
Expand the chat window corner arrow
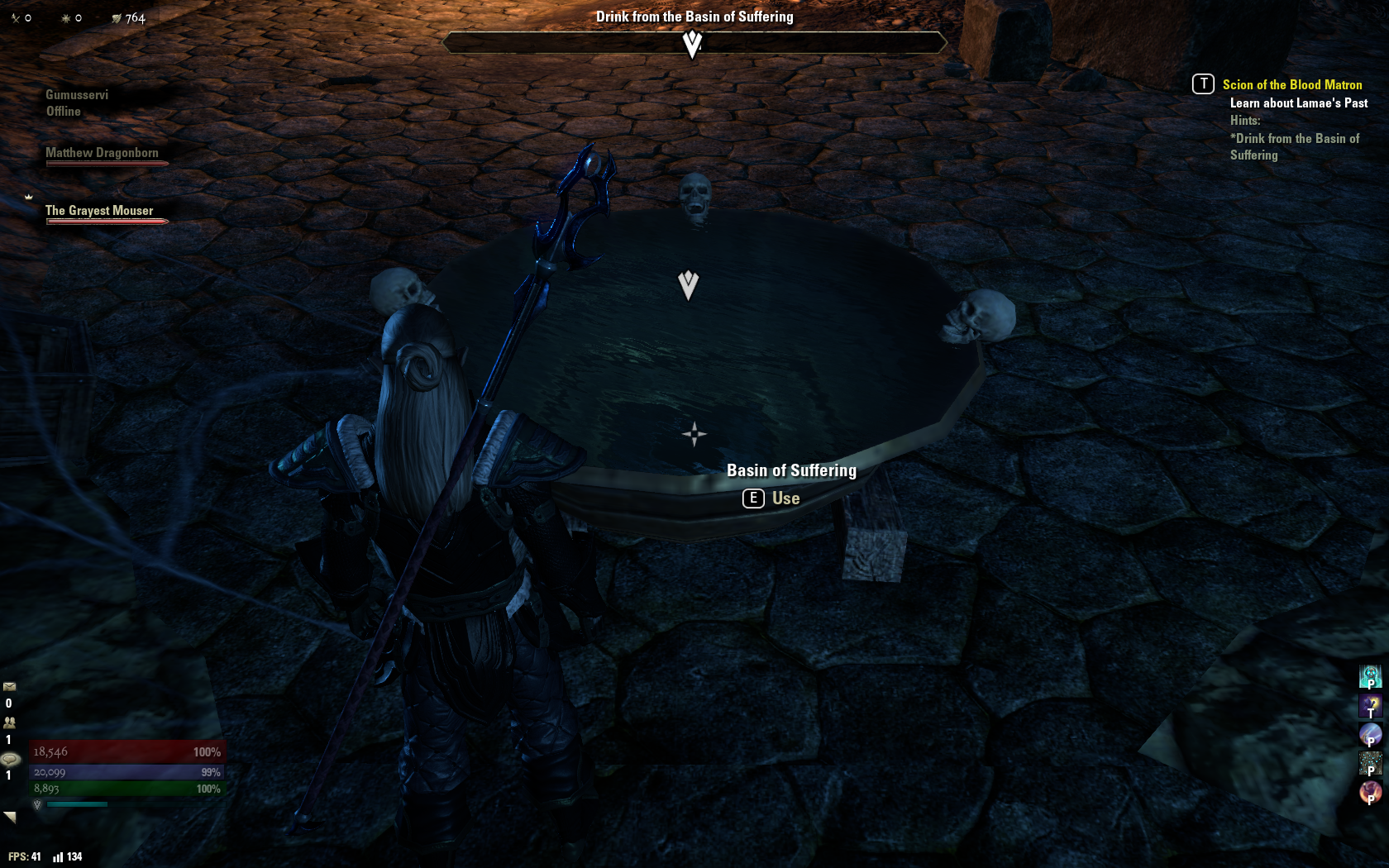pos(10,817)
